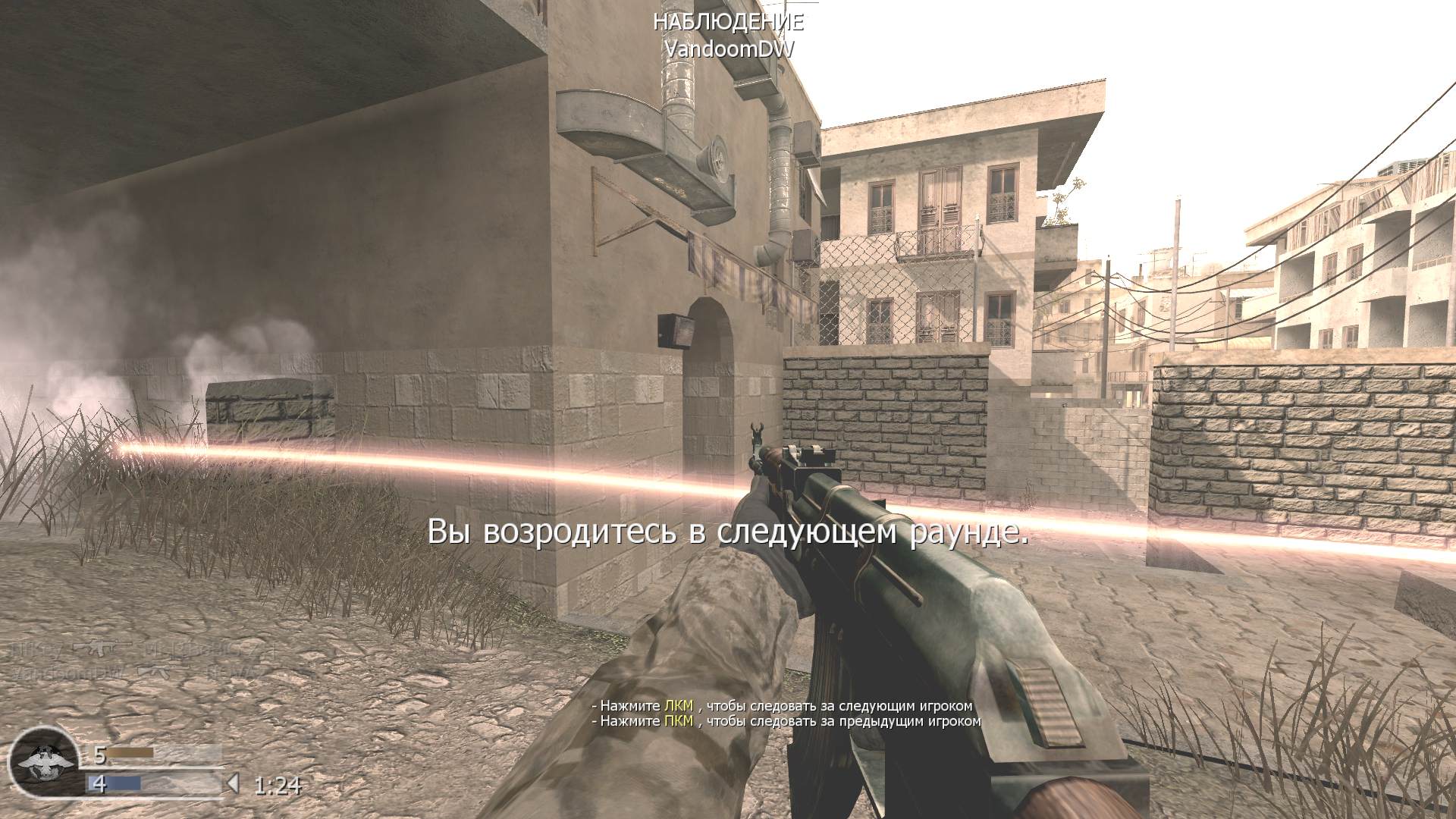1456x819 pixels.
Task: Click the triangular round-direction arrow near the timer
Action: point(234,783)
